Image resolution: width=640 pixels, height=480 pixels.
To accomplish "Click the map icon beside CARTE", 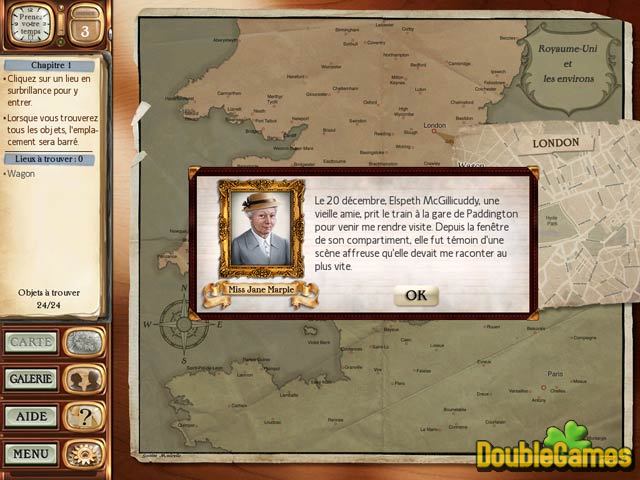I will pos(84,342).
